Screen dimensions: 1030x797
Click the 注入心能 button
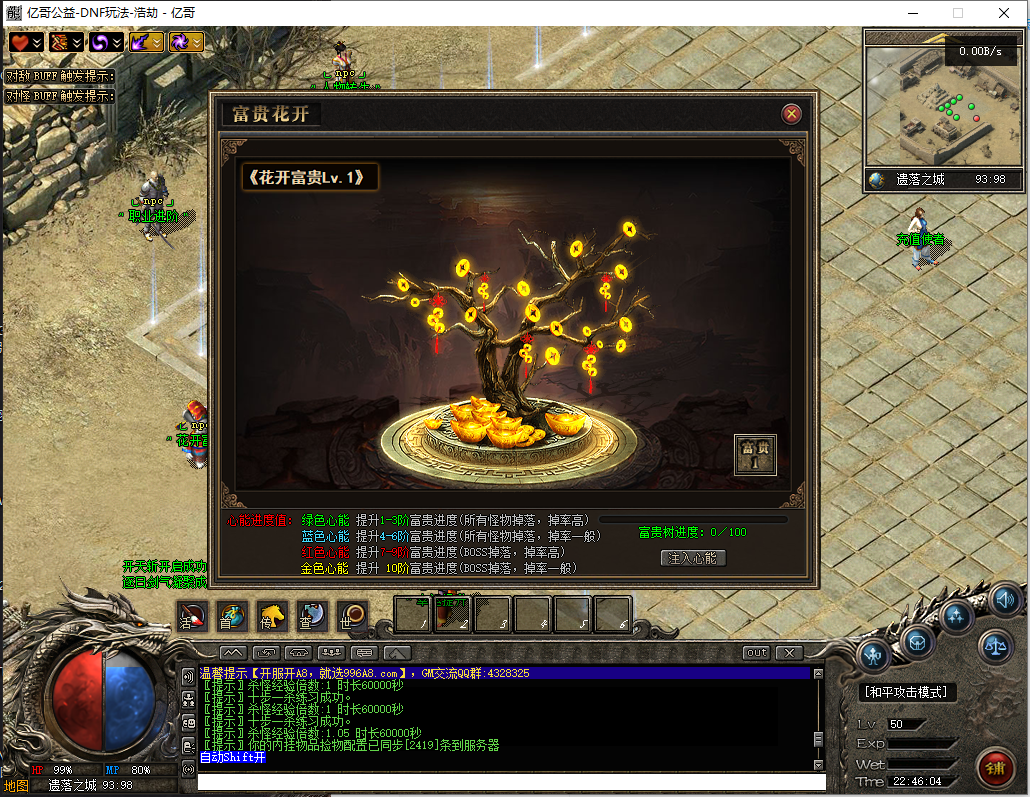pos(693,558)
